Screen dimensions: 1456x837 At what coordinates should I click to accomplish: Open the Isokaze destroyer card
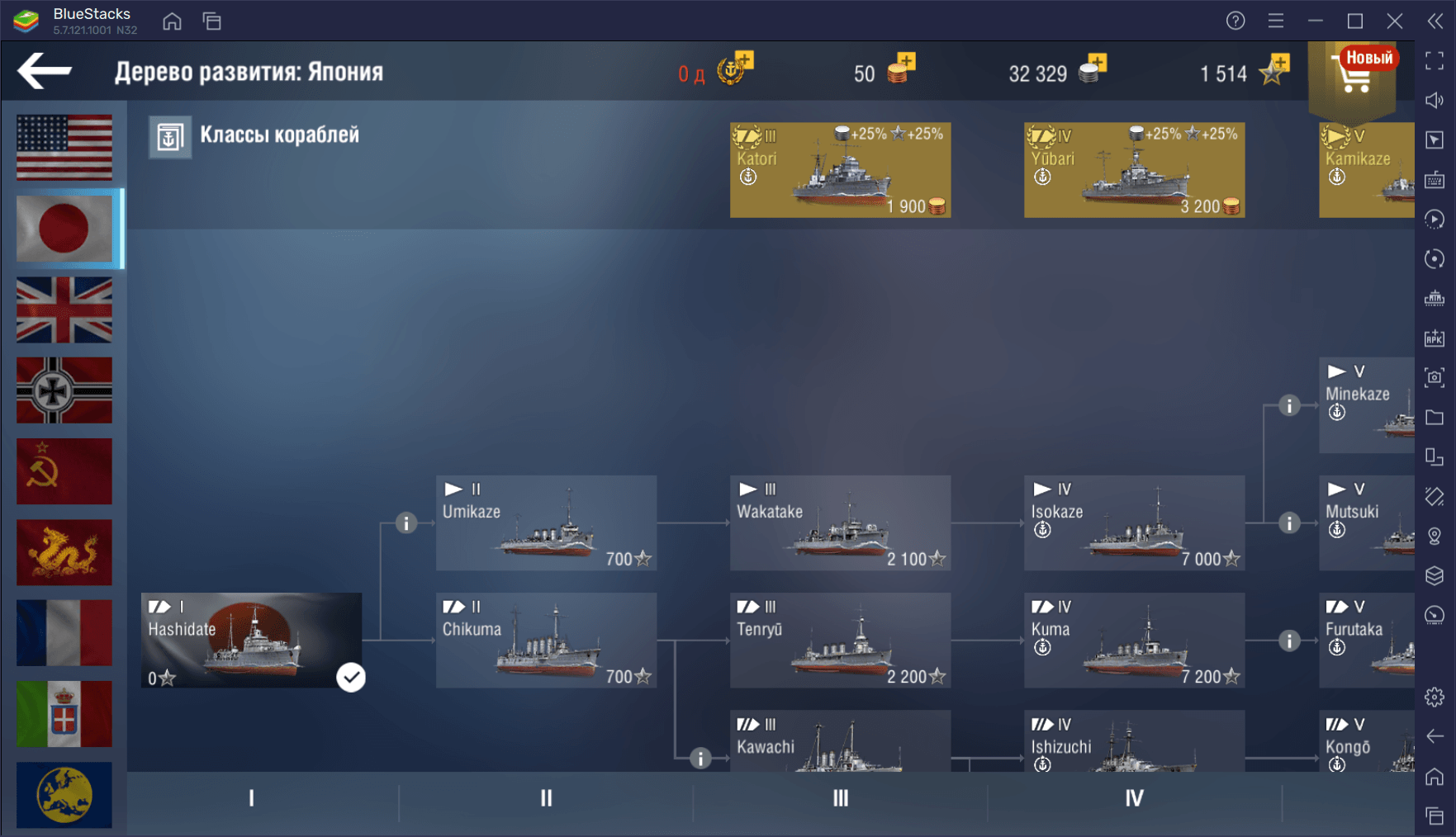pyautogui.click(x=1134, y=523)
